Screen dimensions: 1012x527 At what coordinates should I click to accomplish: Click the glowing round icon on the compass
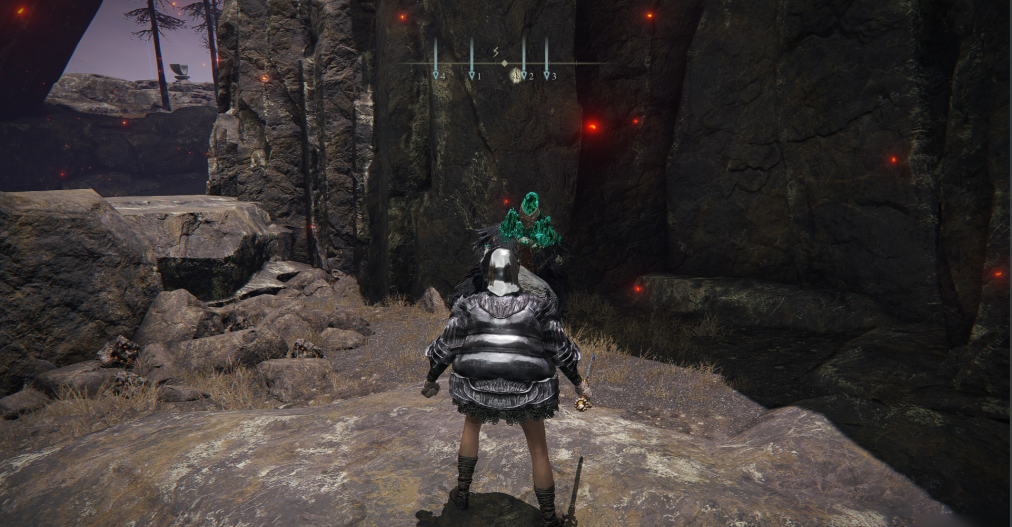515,75
